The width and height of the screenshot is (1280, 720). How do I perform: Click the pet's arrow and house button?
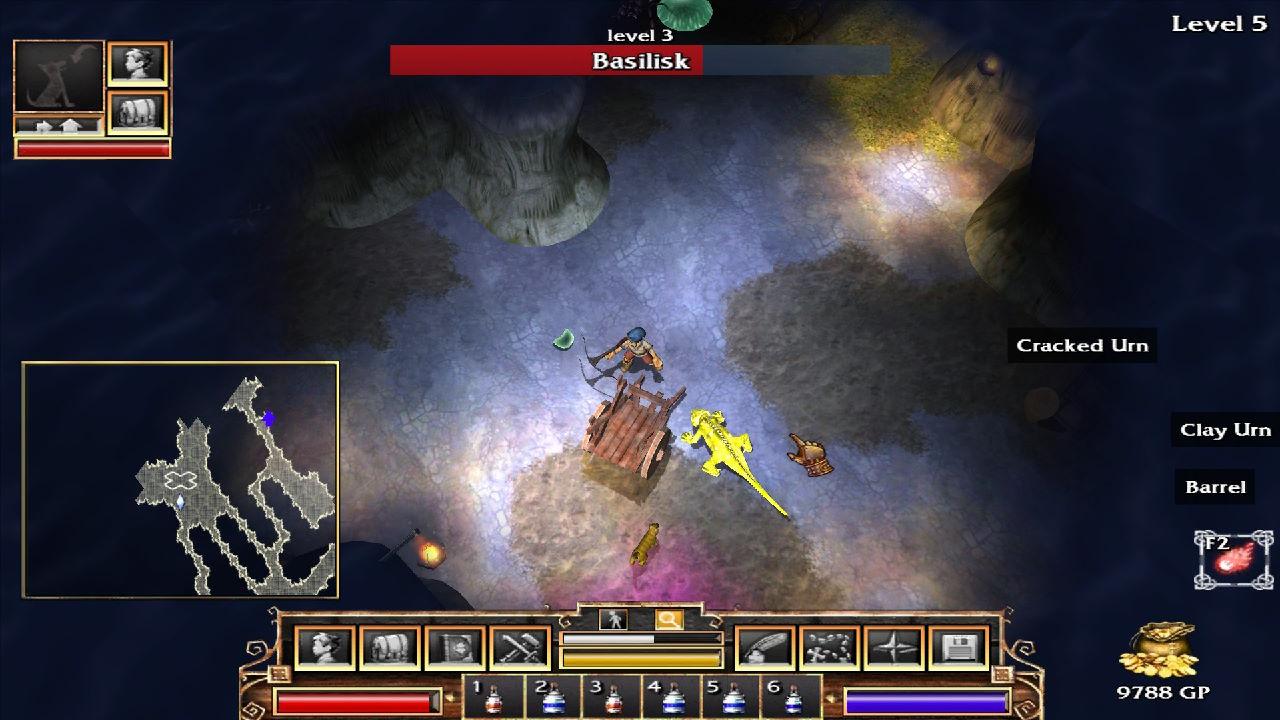[58, 126]
